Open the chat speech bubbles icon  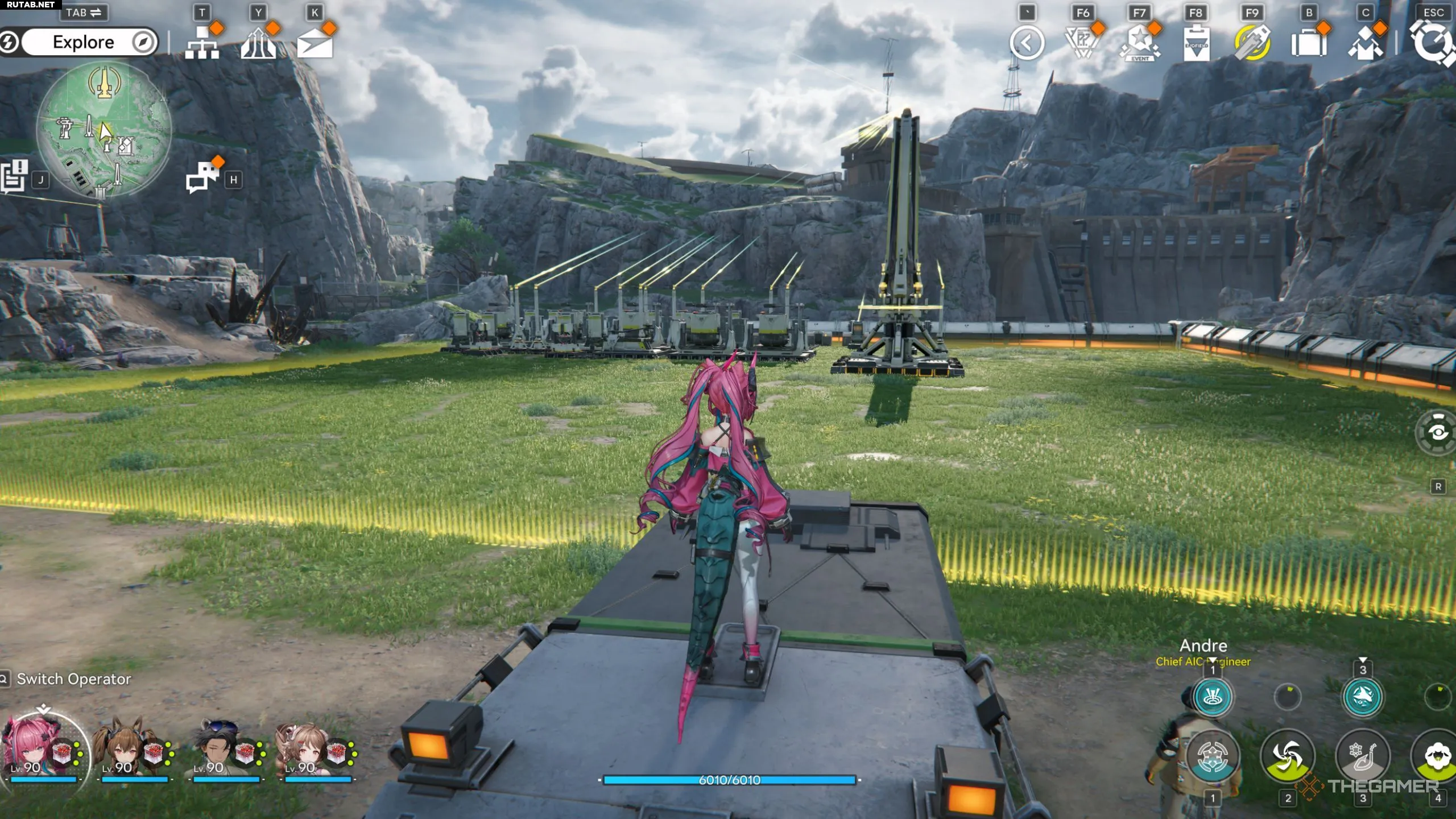pyautogui.click(x=202, y=176)
